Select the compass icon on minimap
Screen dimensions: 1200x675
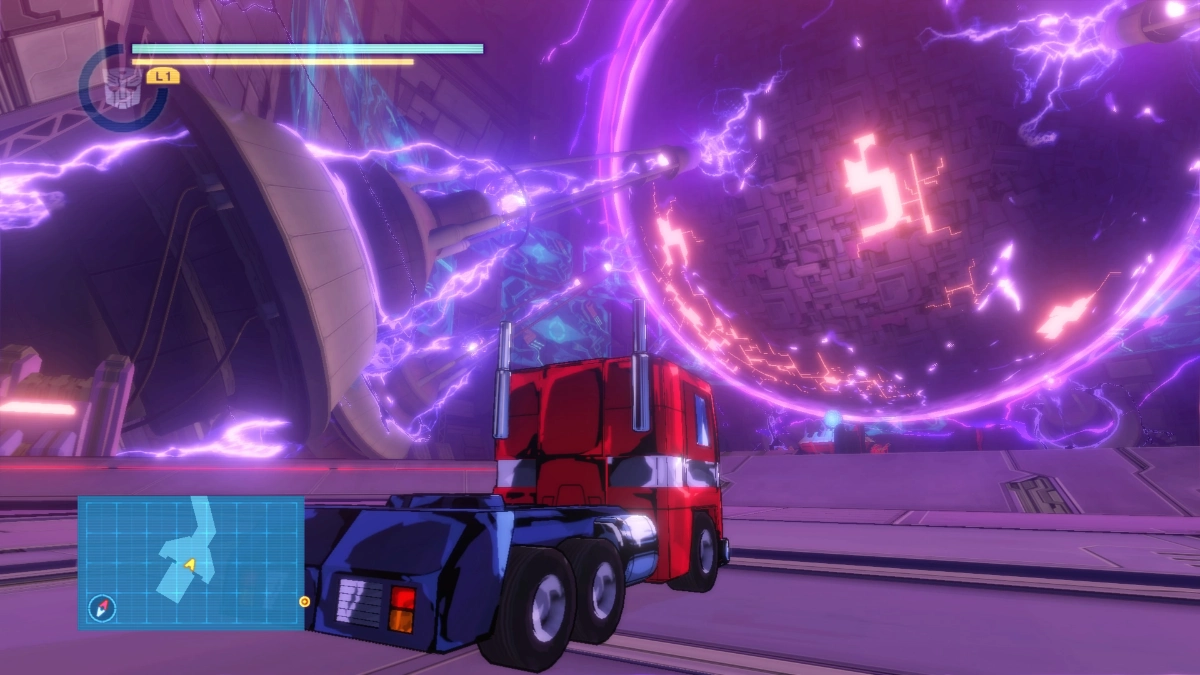coord(102,607)
